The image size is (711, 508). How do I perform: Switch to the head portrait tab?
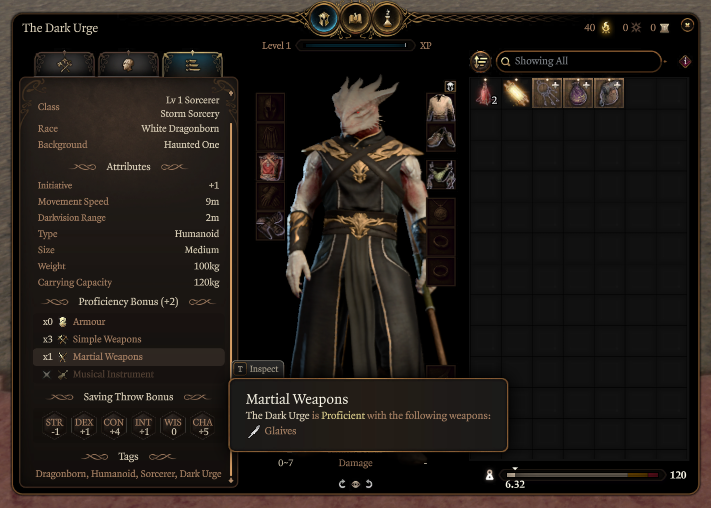(x=129, y=65)
